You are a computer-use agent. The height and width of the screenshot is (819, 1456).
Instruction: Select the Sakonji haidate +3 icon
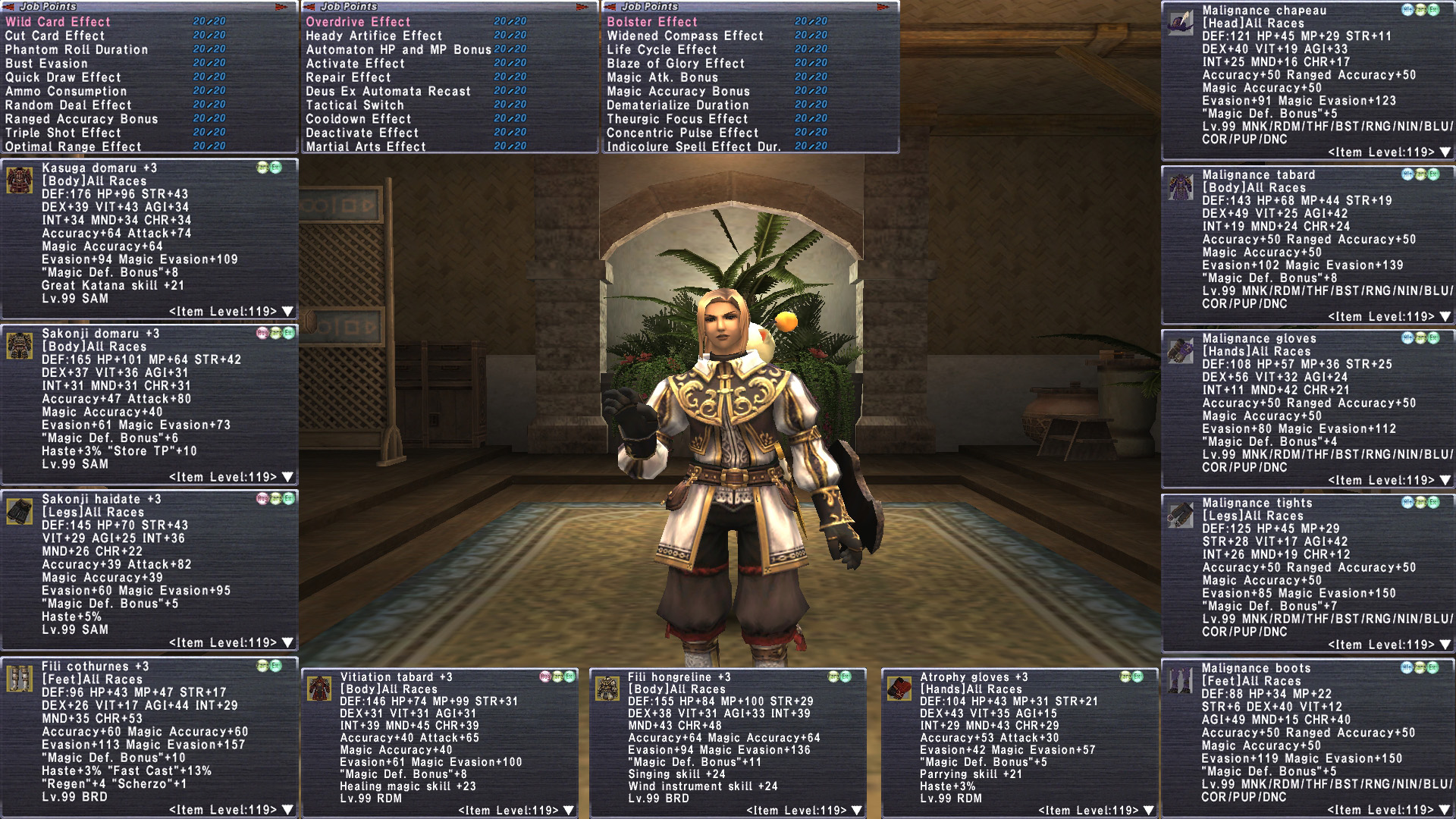click(x=20, y=512)
